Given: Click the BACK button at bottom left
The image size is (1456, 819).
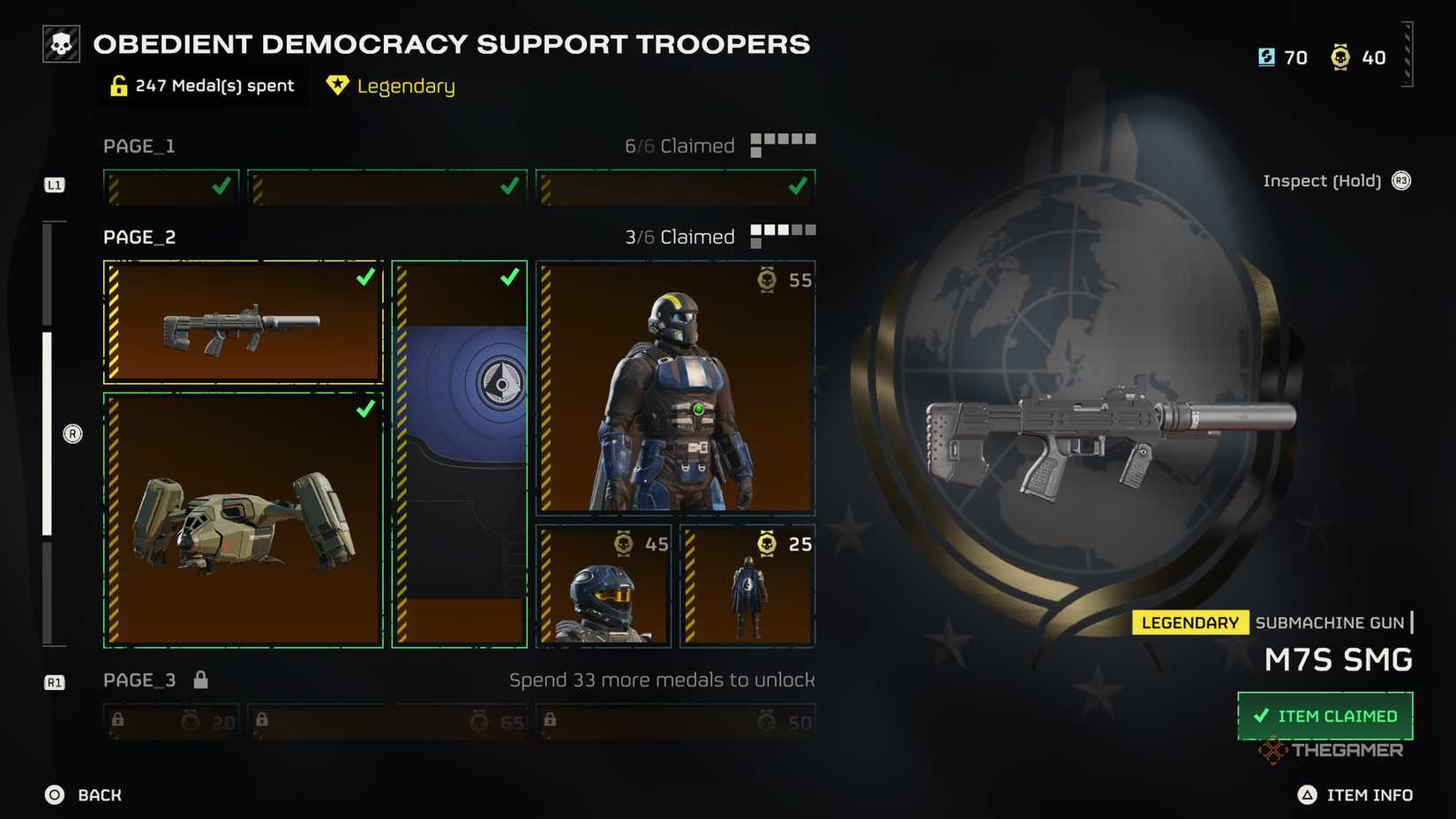Looking at the screenshot, I should point(86,794).
